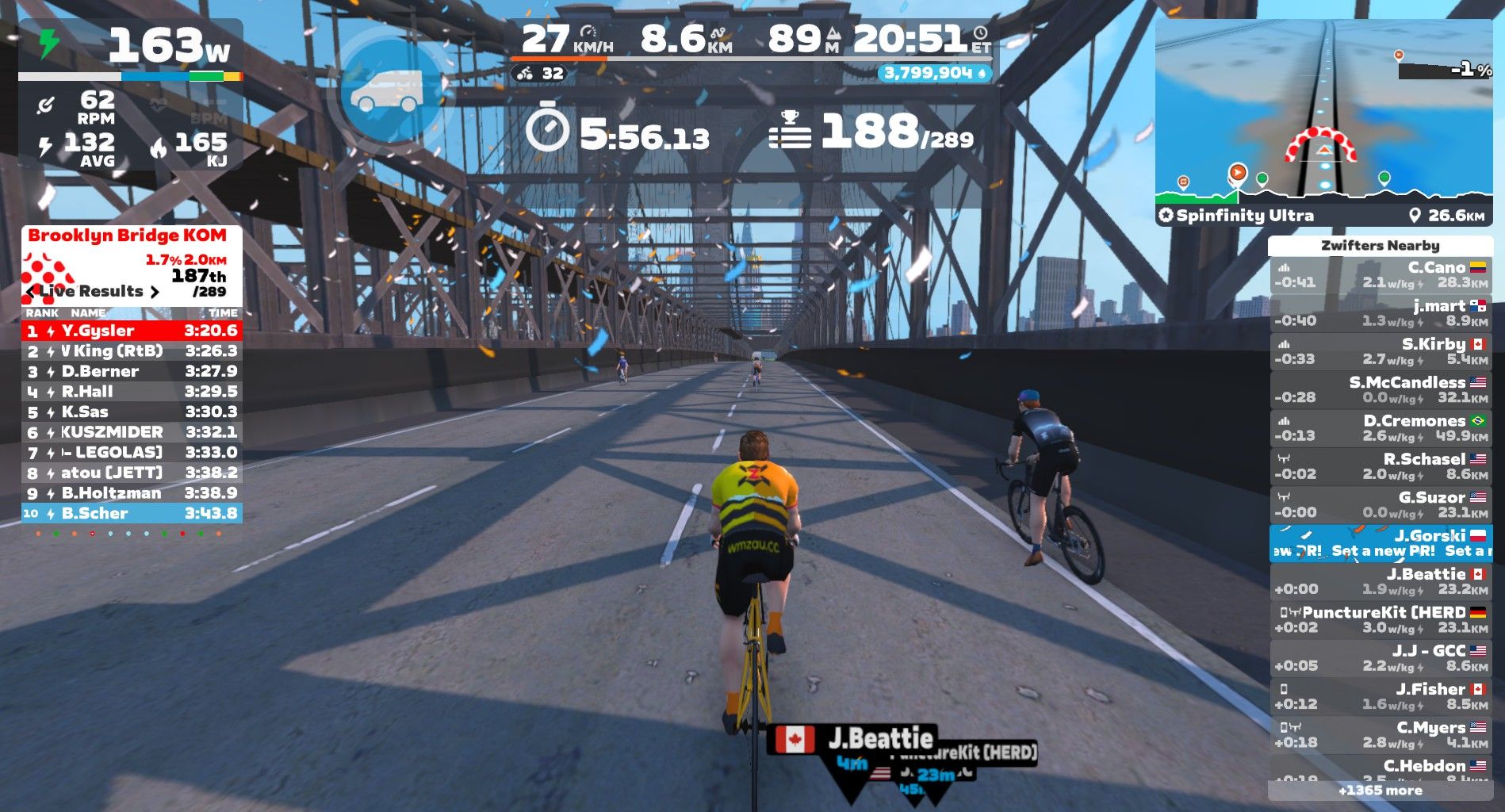This screenshot has height=812, width=1505.
Task: Select PunctureKit (HERD) rider row
Action: [x=1381, y=619]
